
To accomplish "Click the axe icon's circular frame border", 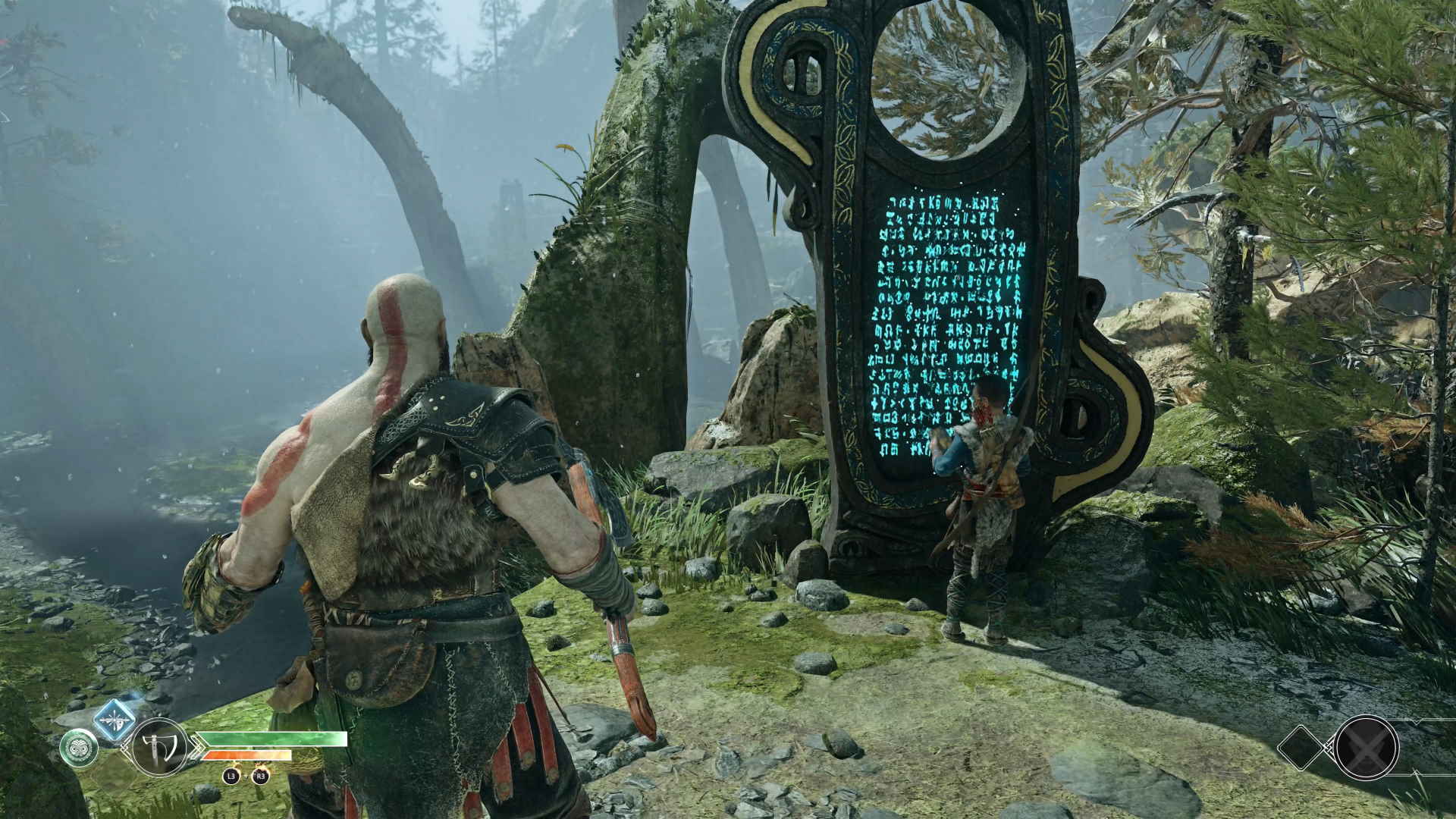I will click(x=158, y=720).
